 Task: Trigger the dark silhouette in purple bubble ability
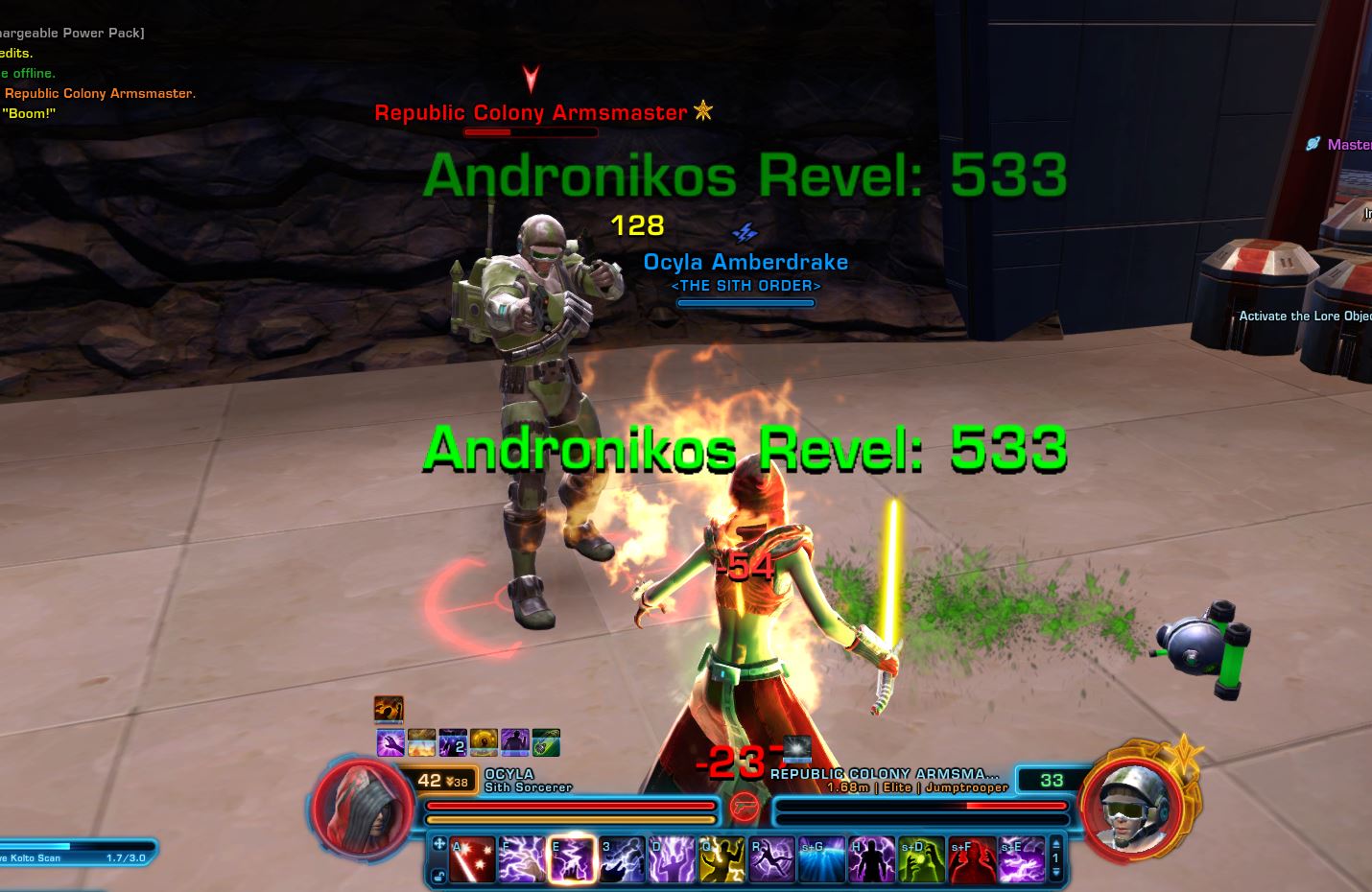pyautogui.click(x=872, y=858)
